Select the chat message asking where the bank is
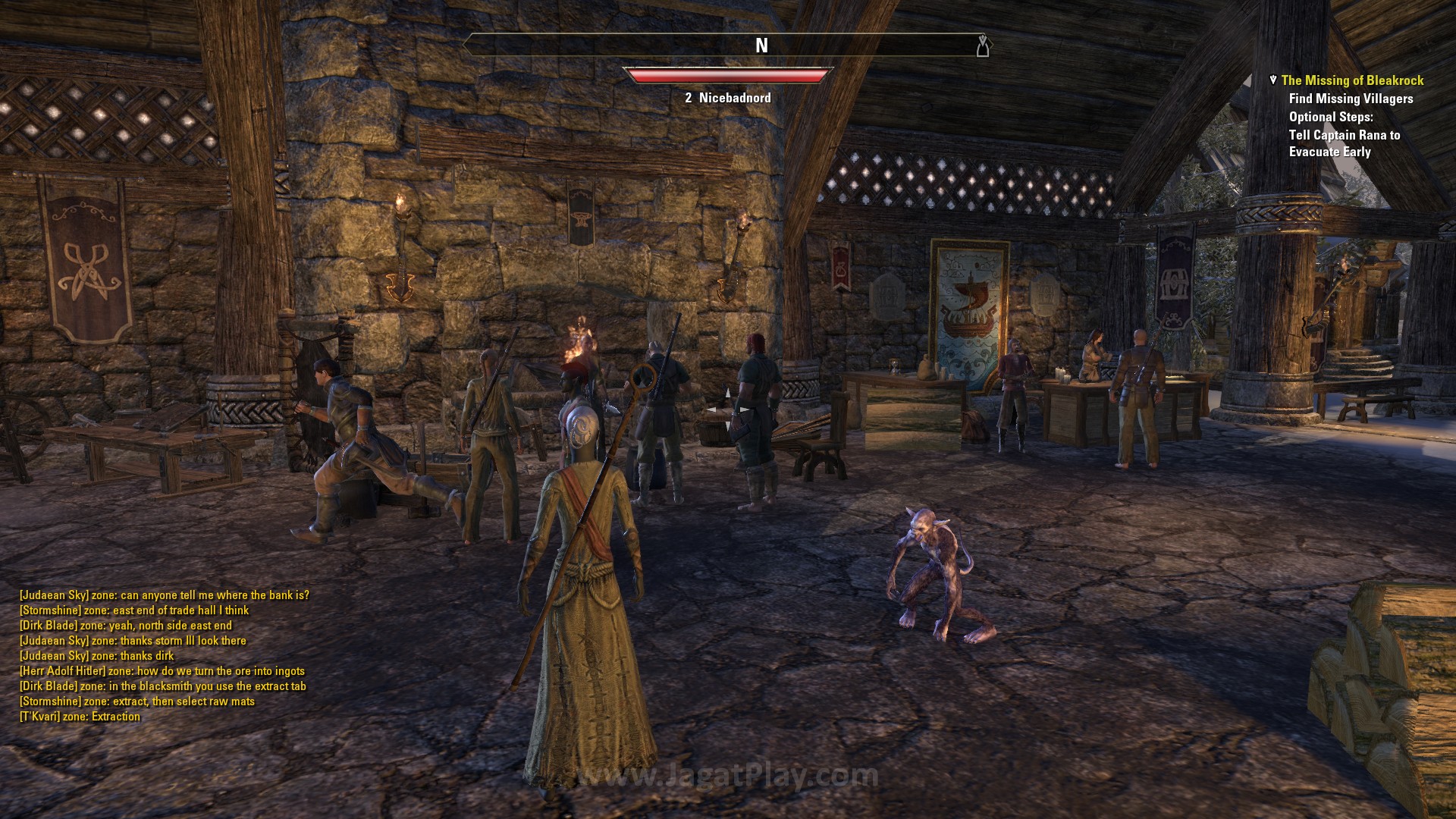The width and height of the screenshot is (1456, 819). tap(164, 595)
